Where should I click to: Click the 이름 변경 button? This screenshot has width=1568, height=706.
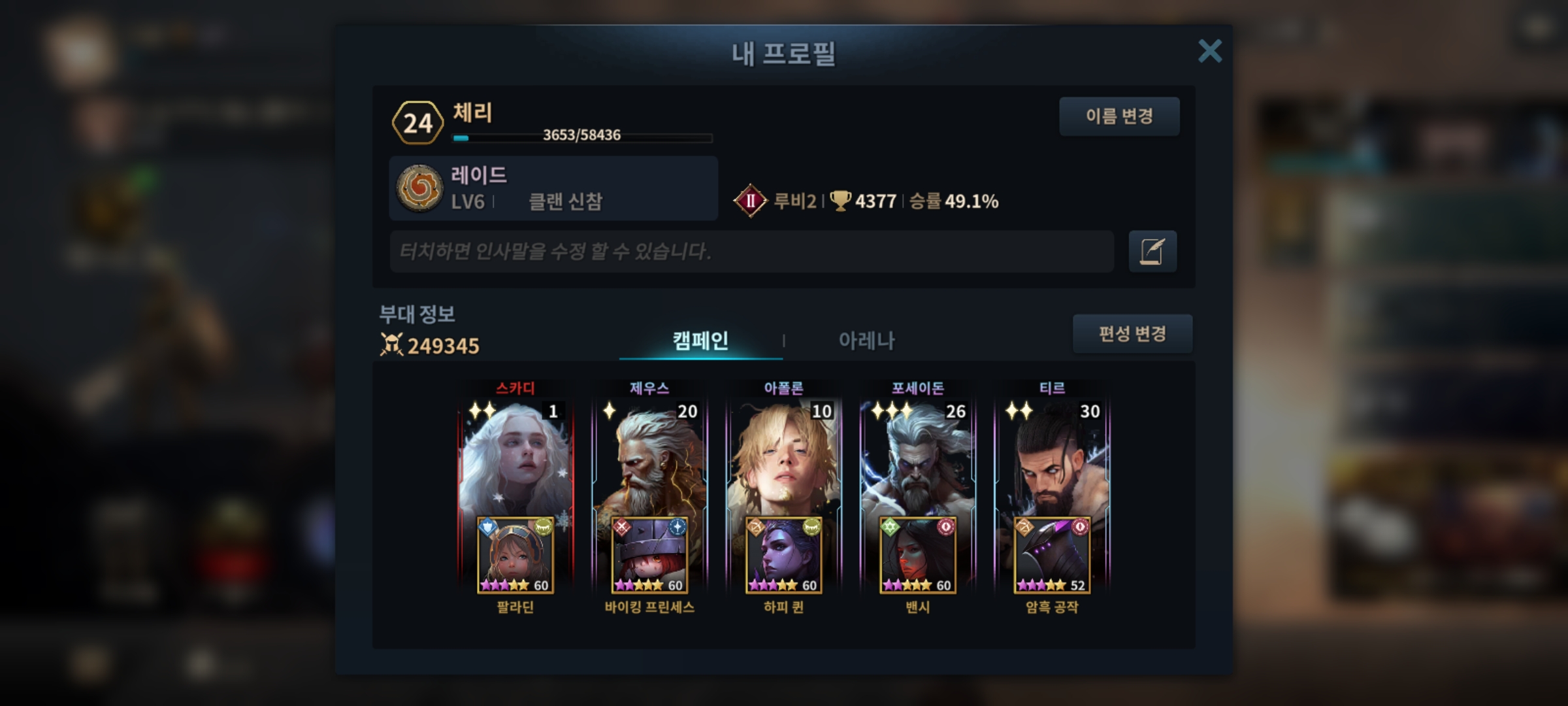tap(1119, 116)
